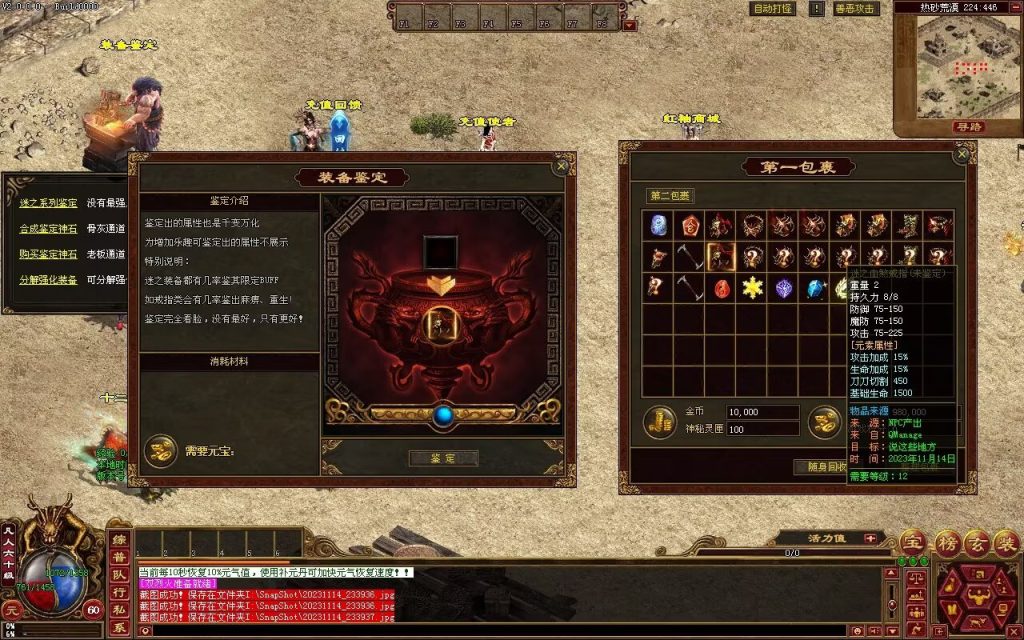This screenshot has width=1024, height=640.
Task: Open the 分解强化装备 menu link
Action: 48,280
